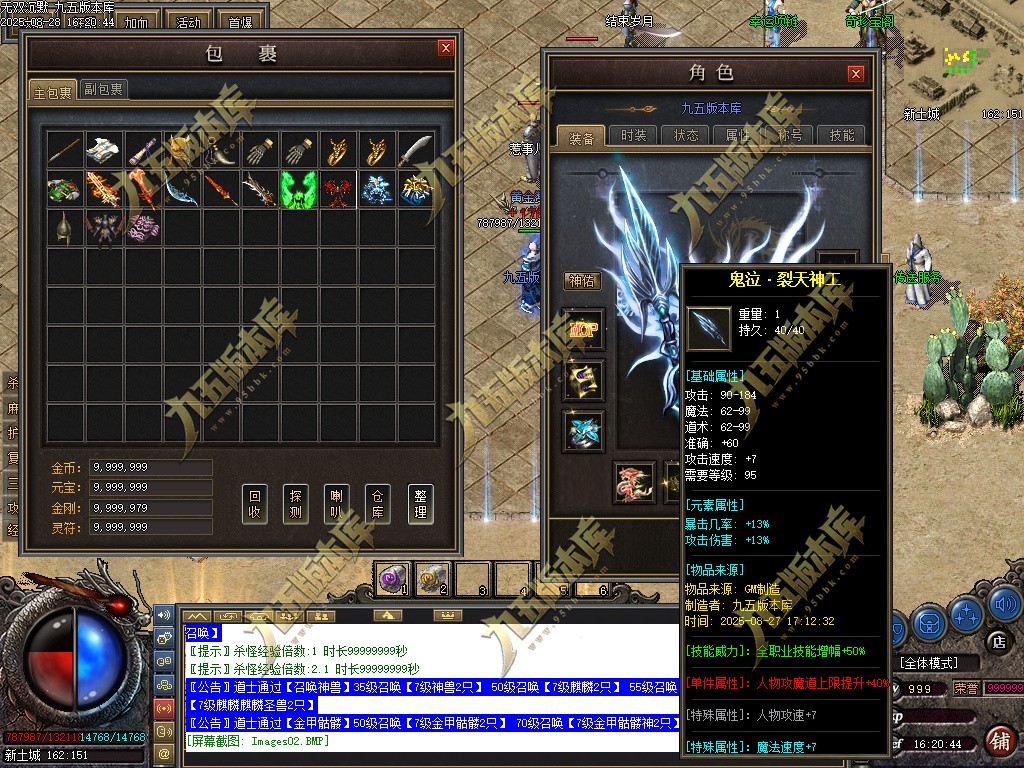
Task: Open the 仓库 warehouse button
Action: coord(379,504)
